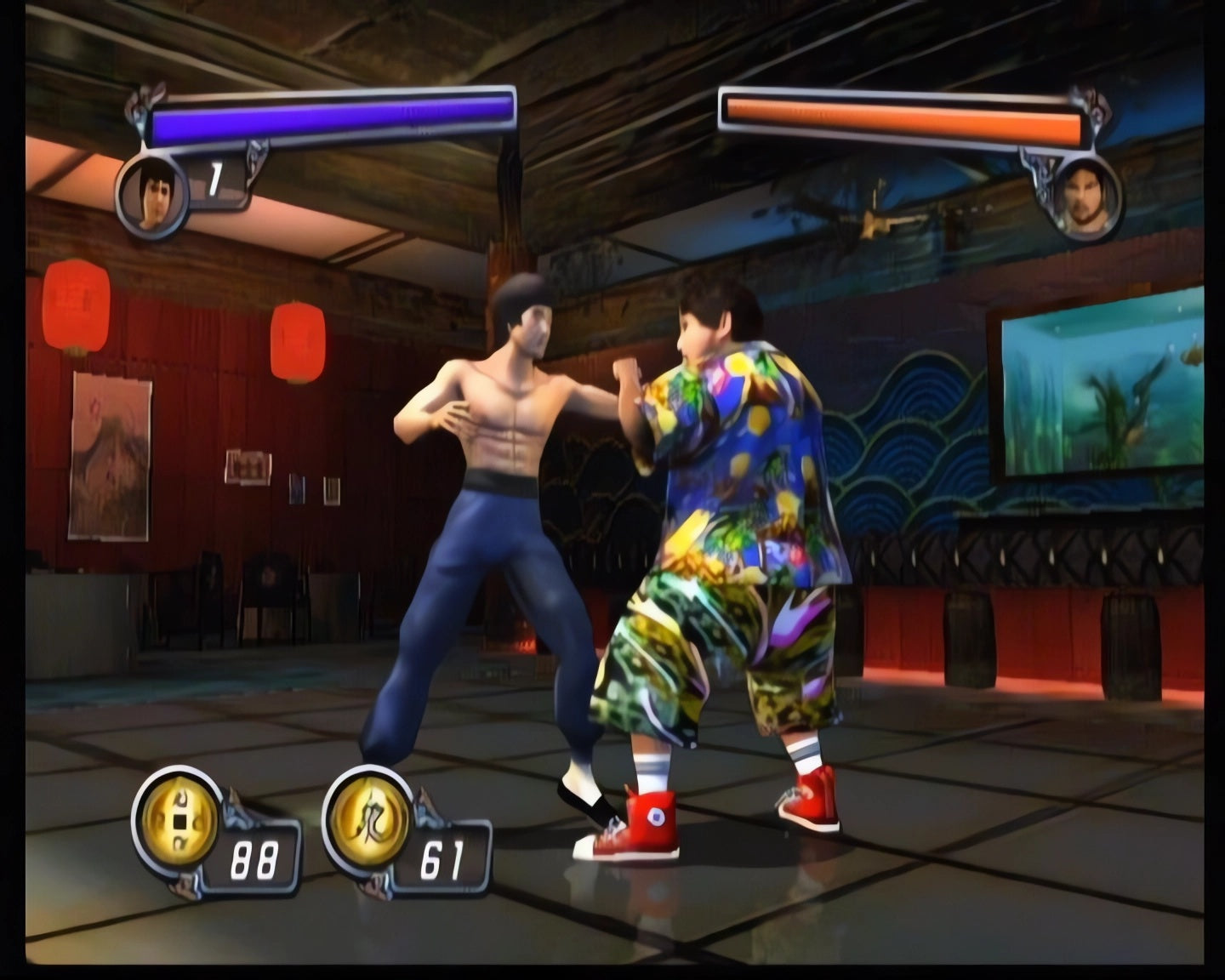Click the small framed poster above the chairs
Viewport: 1225px width, 980px height.
[246, 465]
